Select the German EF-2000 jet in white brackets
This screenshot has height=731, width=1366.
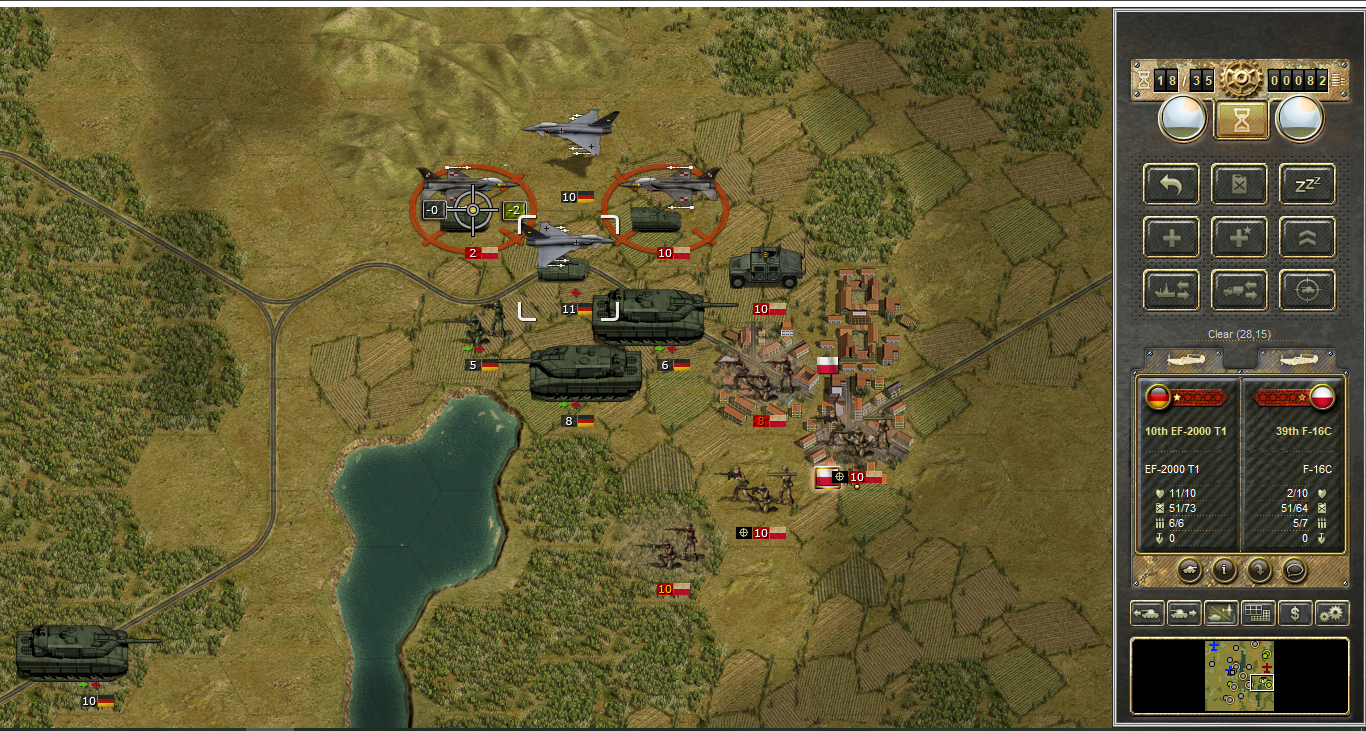coord(566,241)
